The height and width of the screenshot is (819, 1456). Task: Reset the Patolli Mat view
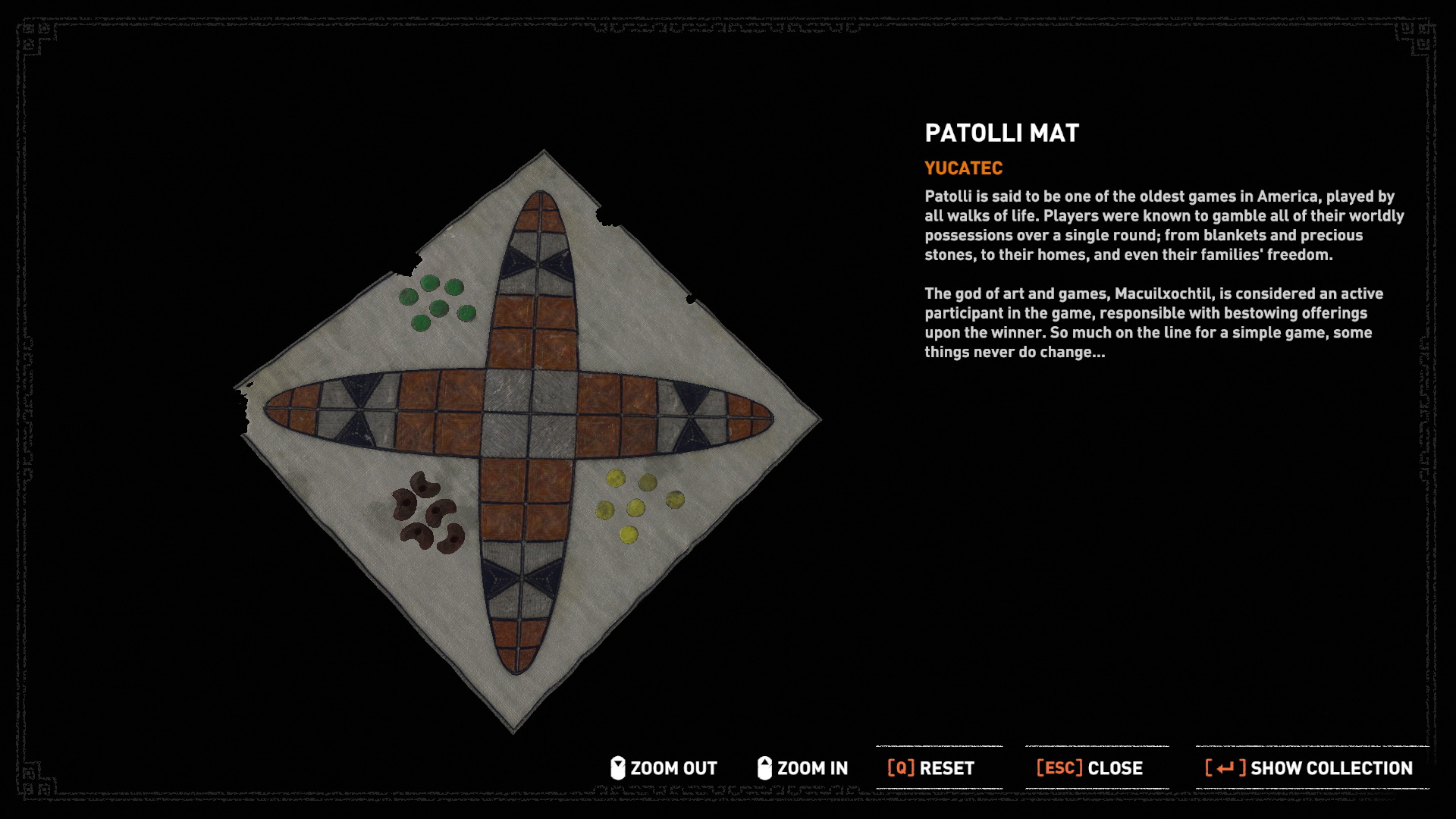[x=931, y=768]
